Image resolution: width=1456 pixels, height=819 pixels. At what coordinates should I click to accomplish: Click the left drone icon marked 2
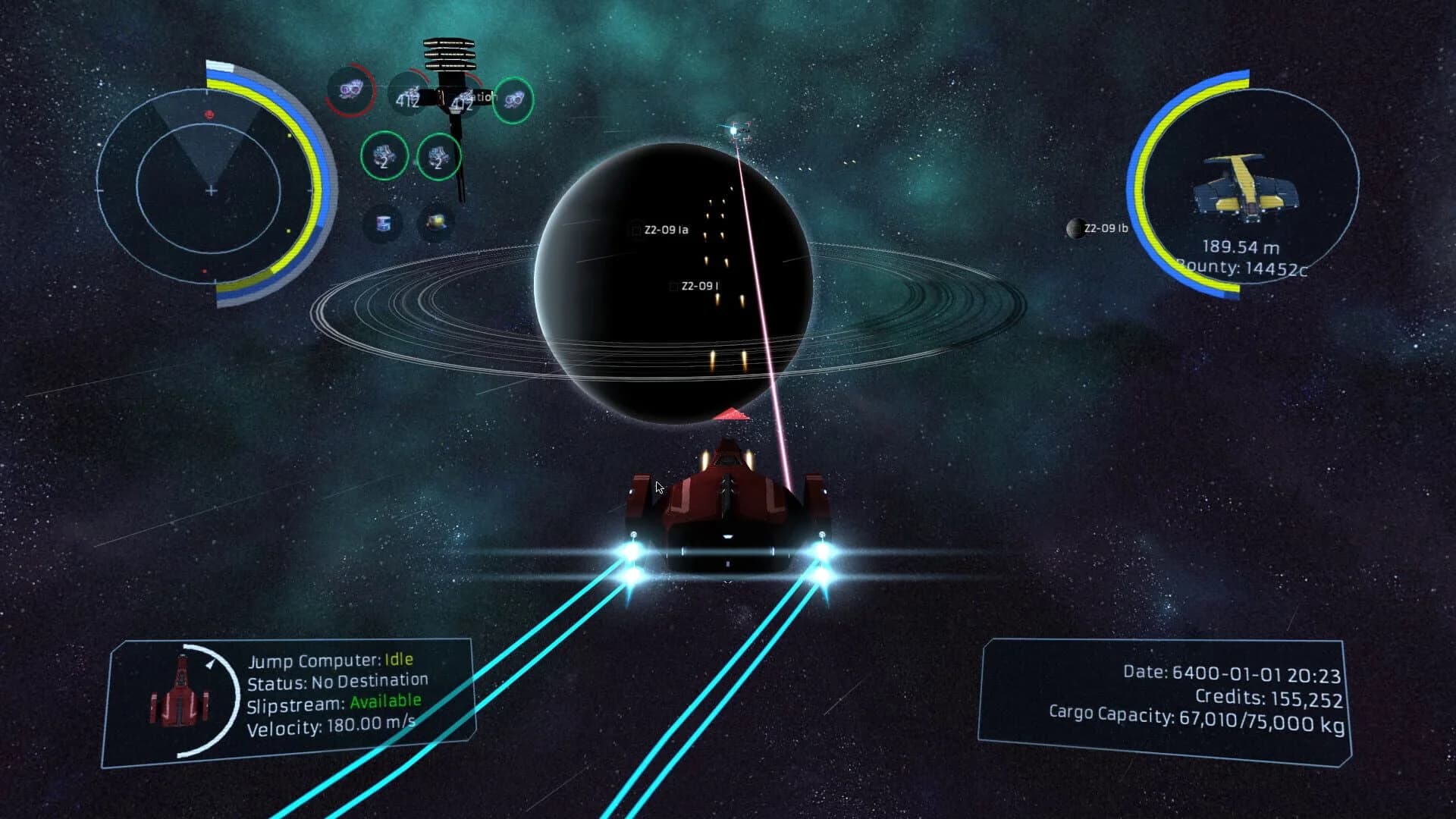point(384,158)
